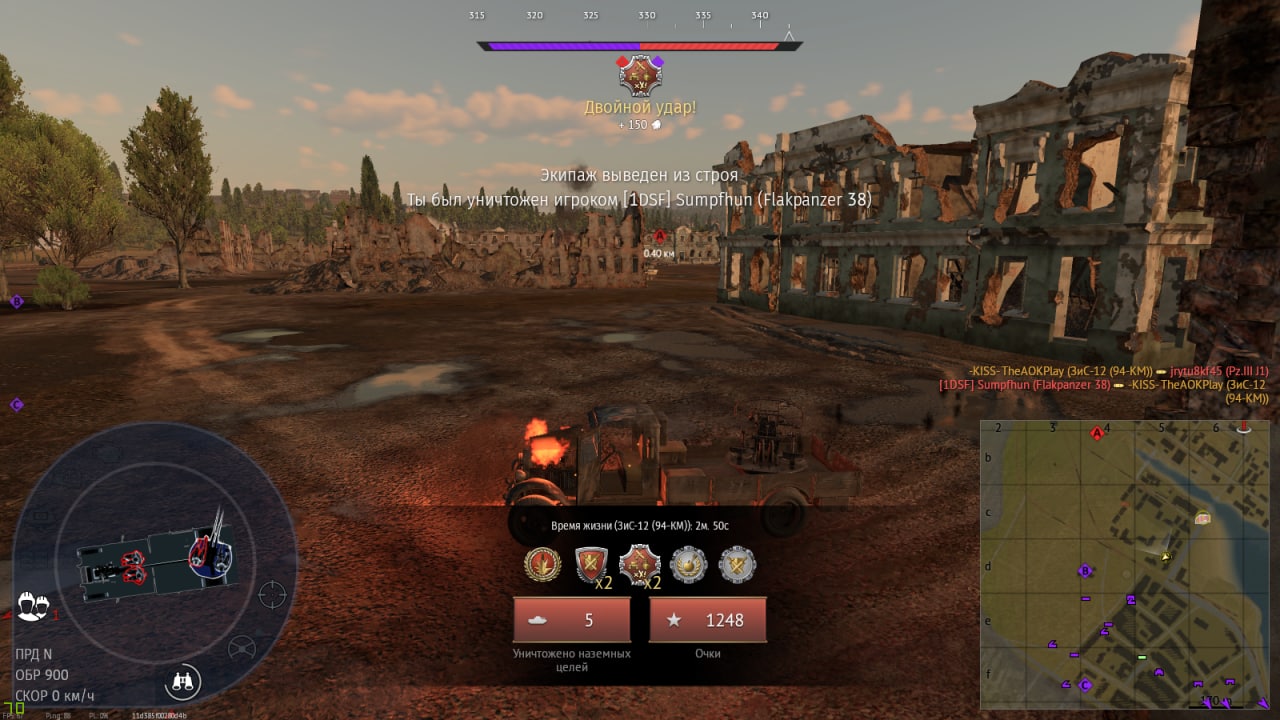Choose the silver medal with apple emblem
The width and height of the screenshot is (1280, 720).
[x=689, y=564]
